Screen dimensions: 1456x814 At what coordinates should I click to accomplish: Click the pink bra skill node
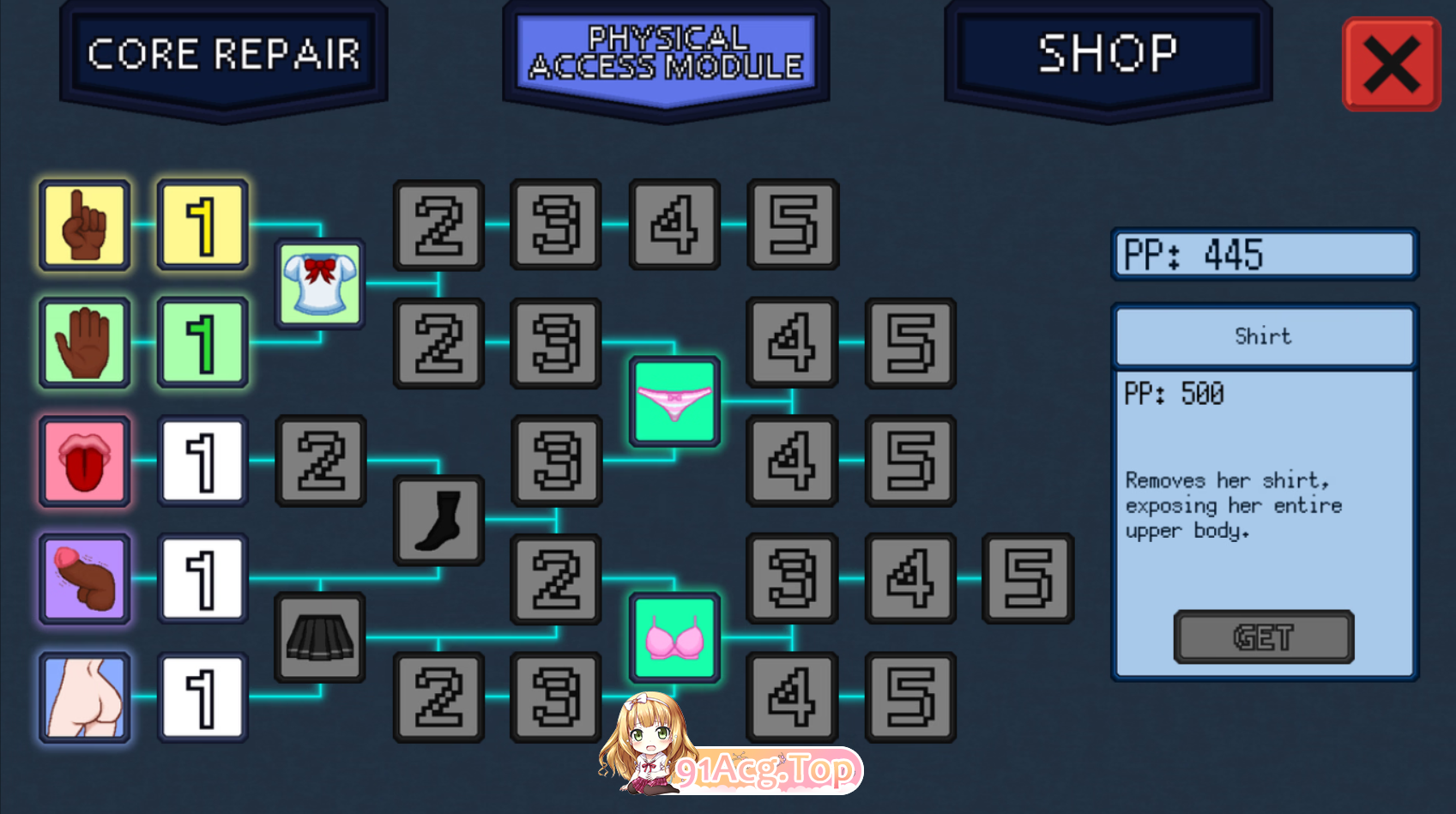674,636
